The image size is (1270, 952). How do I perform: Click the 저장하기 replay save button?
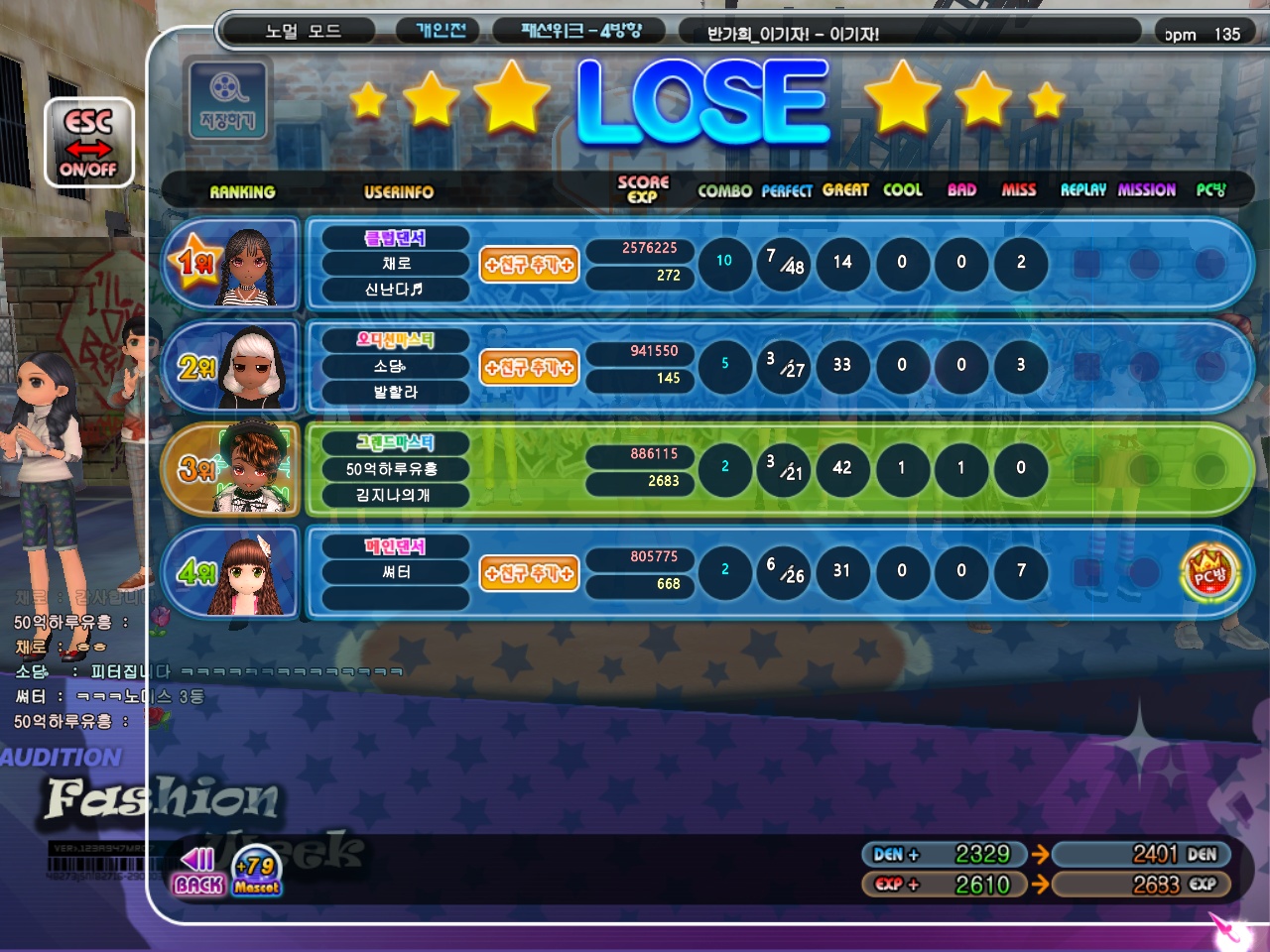coord(227,98)
